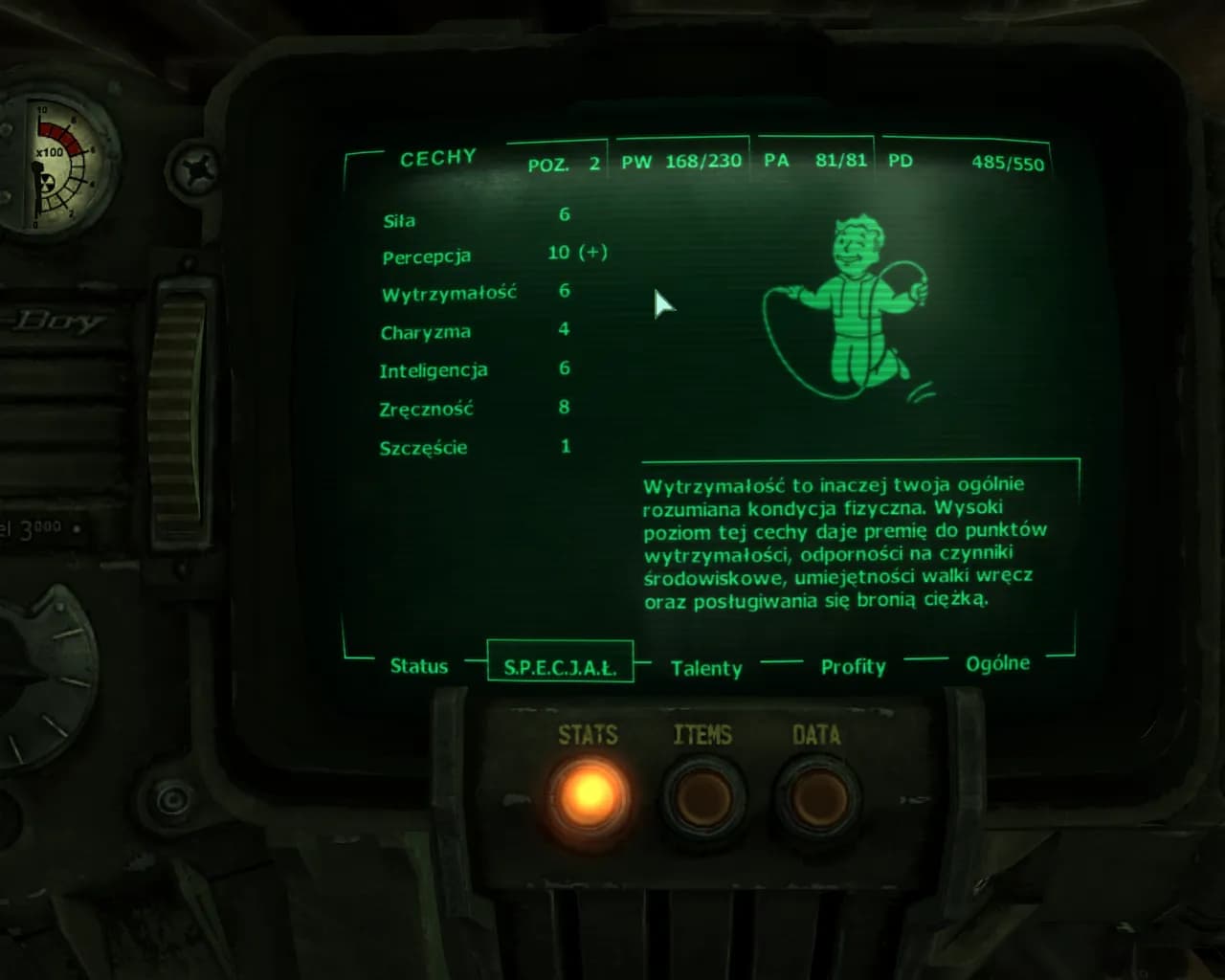
Task: Open the DATA section button
Action: pyautogui.click(x=817, y=796)
